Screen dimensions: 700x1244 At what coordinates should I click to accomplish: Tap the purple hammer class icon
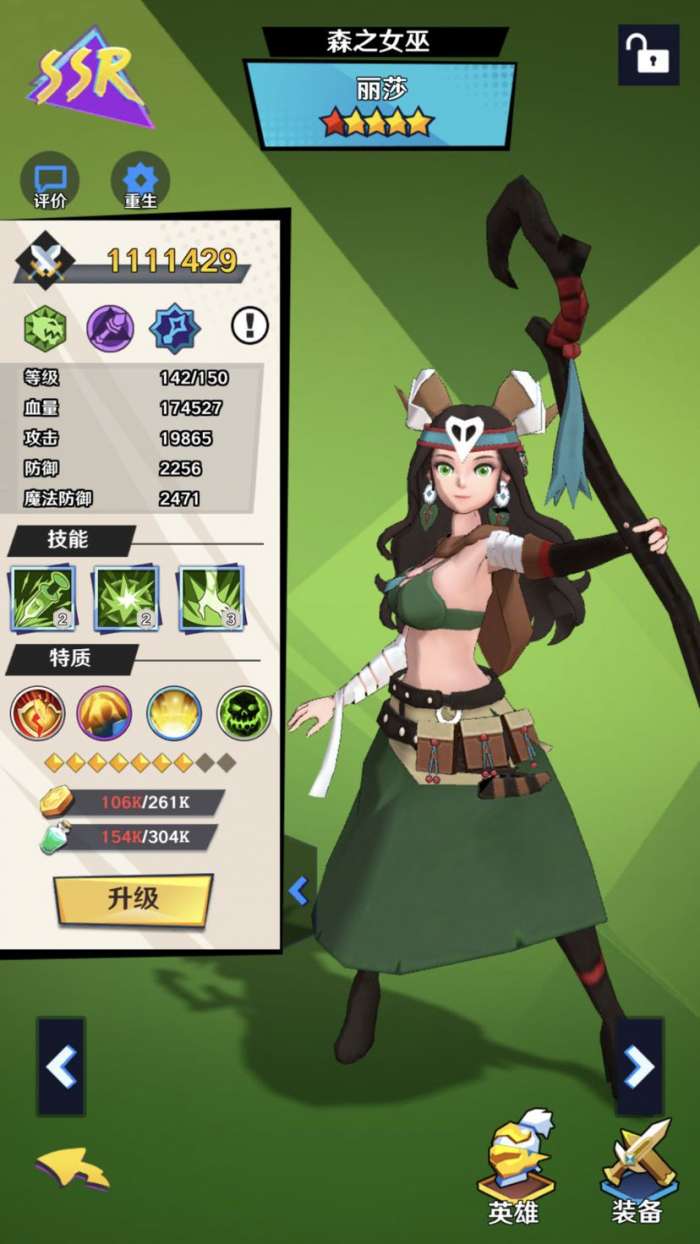pyautogui.click(x=110, y=328)
